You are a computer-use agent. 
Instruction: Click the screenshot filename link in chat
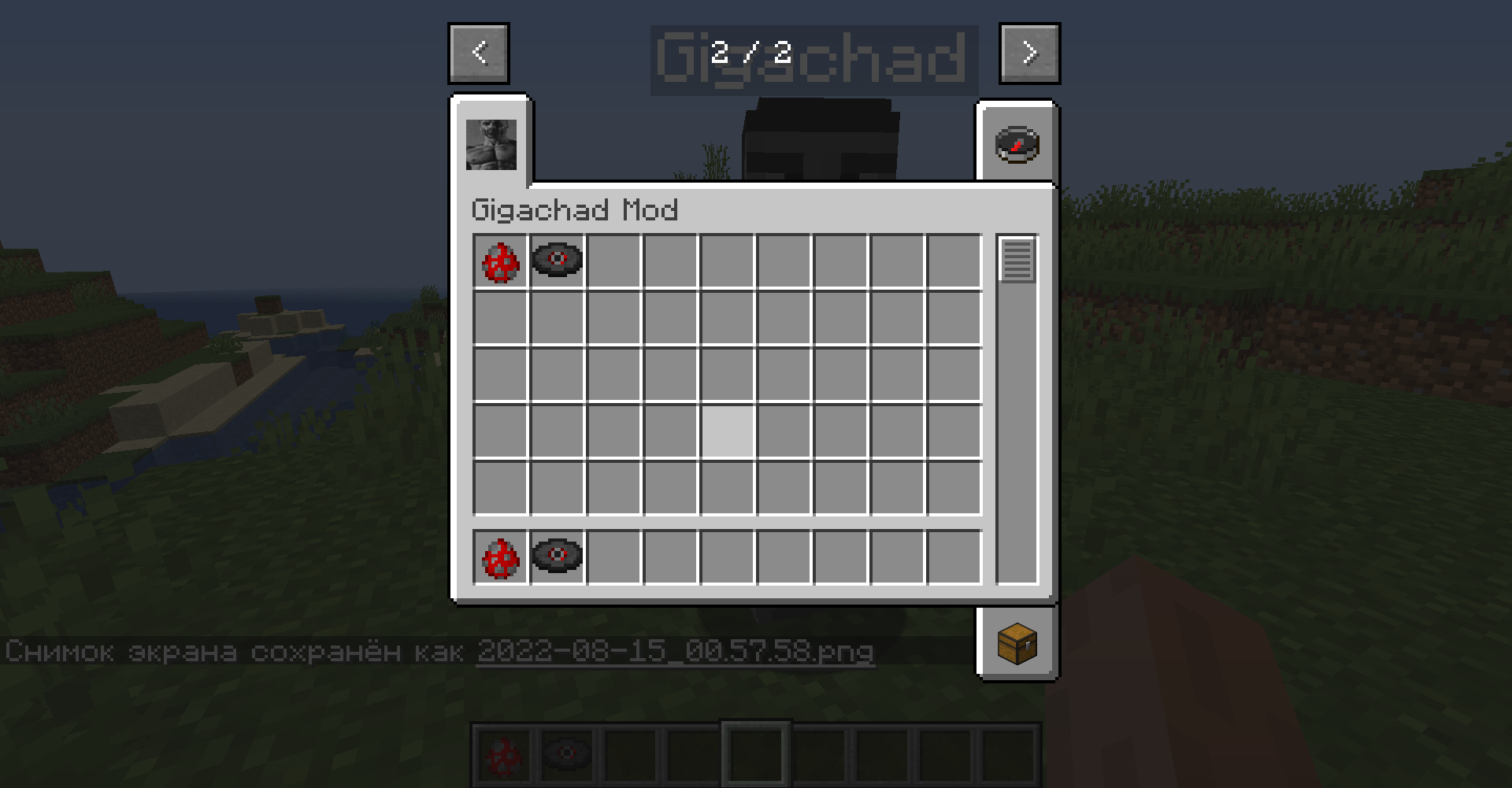(676, 652)
